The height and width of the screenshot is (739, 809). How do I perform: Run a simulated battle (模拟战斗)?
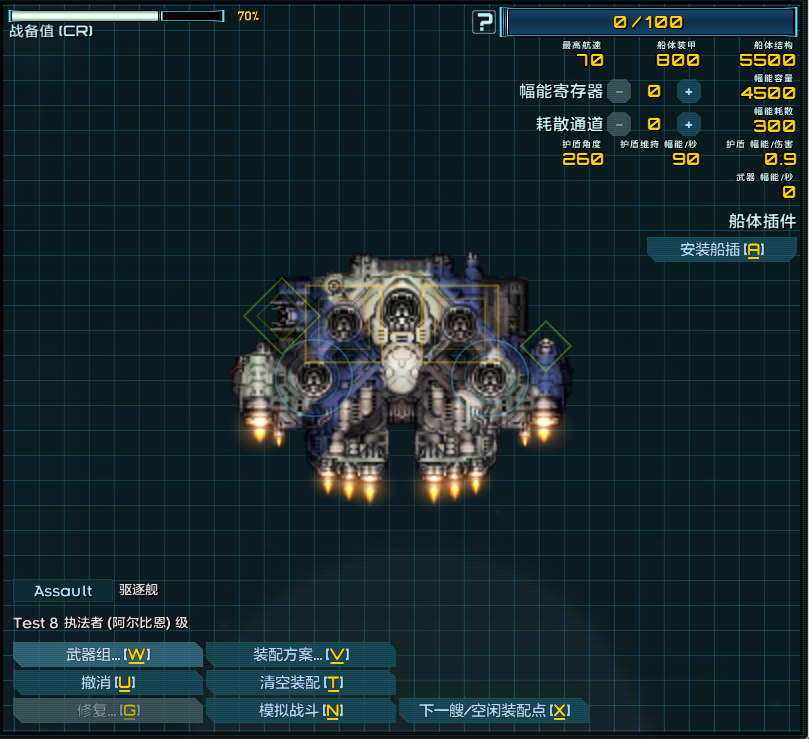pyautogui.click(x=300, y=711)
